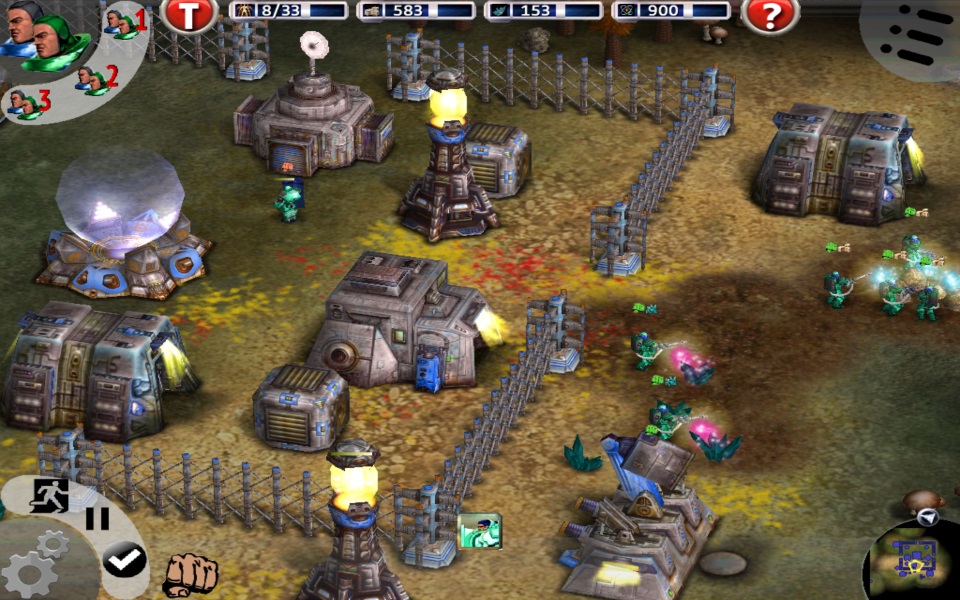Select the green soldier portrait icon

(x=479, y=531)
